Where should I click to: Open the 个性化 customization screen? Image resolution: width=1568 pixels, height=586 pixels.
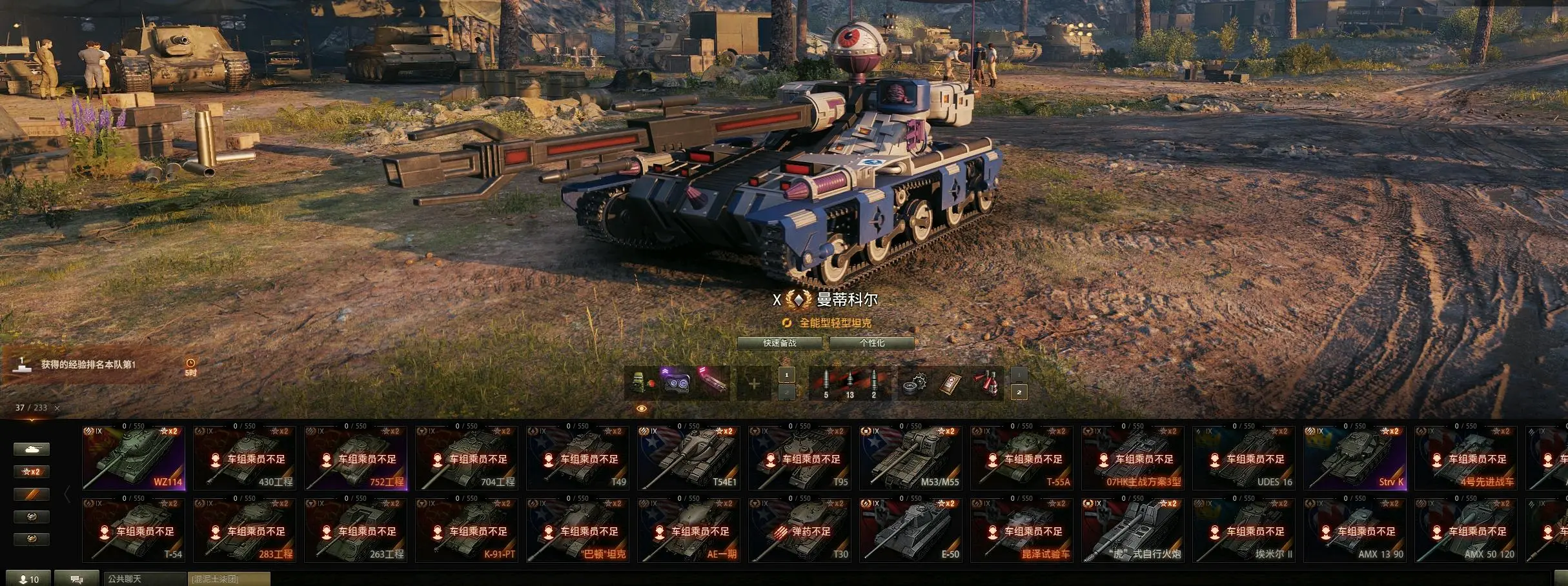pos(871,343)
